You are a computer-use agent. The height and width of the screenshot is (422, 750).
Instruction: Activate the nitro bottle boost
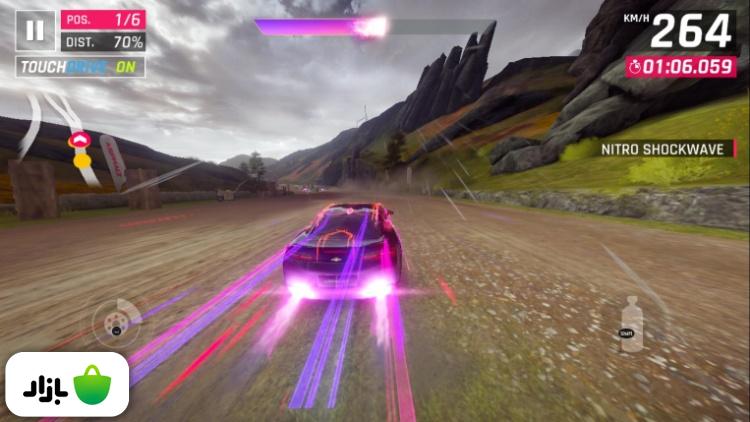631,323
